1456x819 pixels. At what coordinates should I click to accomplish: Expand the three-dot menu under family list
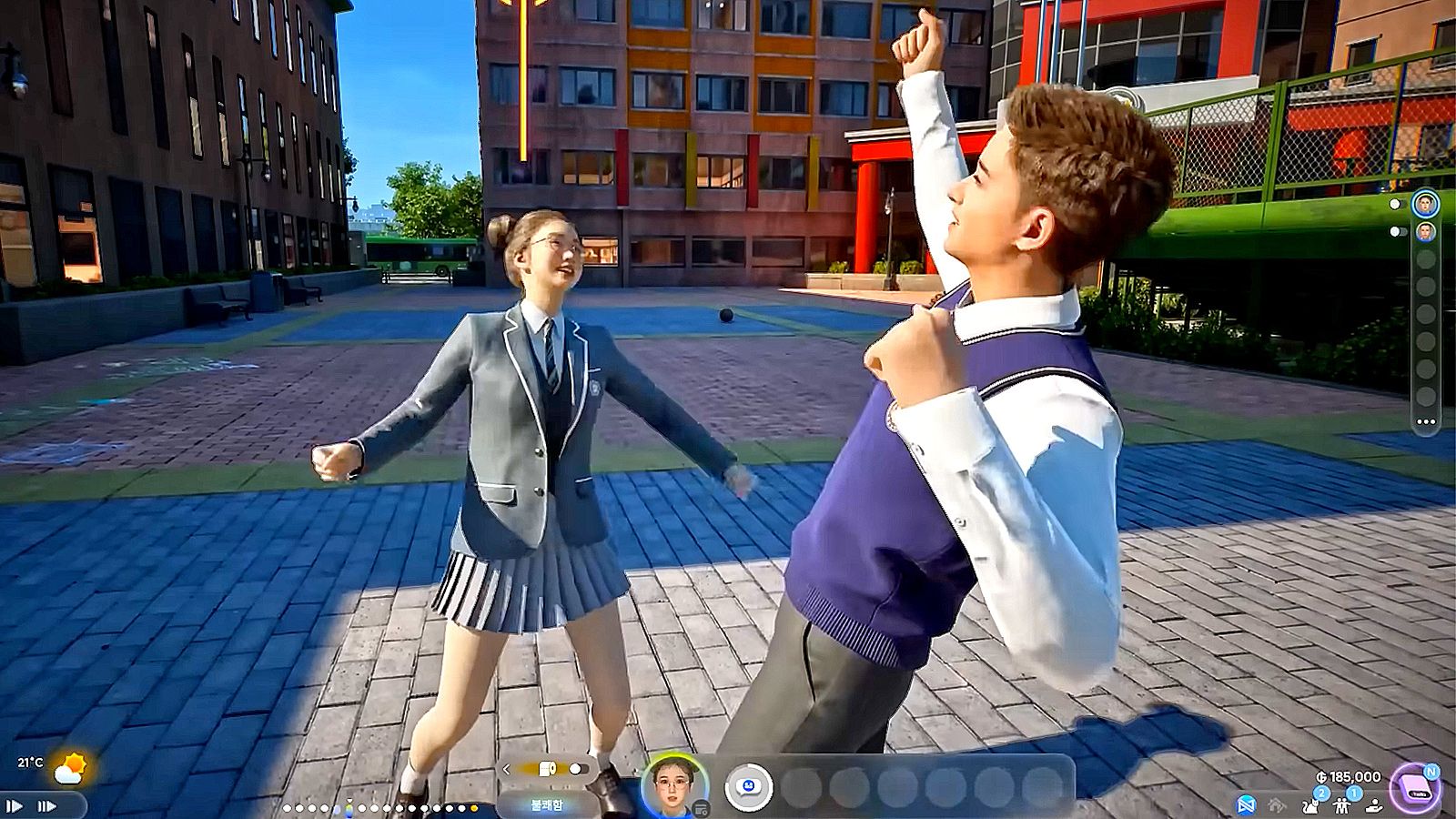(x=1425, y=422)
